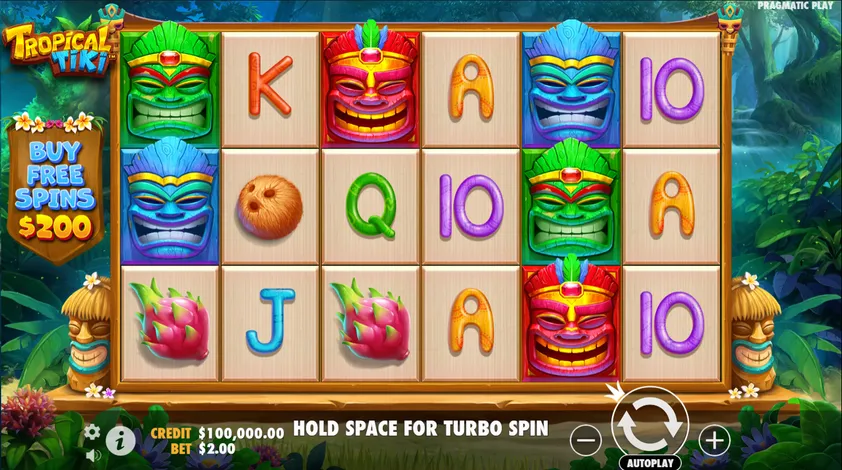This screenshot has width=842, height=470.
Task: Open the game info panel
Action: pyautogui.click(x=121, y=438)
